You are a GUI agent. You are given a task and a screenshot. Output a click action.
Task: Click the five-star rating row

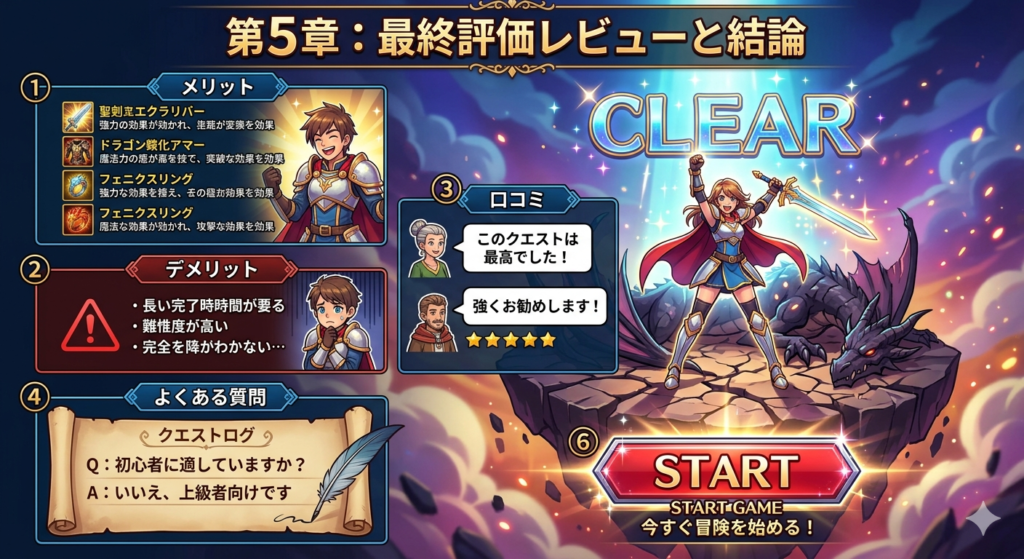click(510, 340)
